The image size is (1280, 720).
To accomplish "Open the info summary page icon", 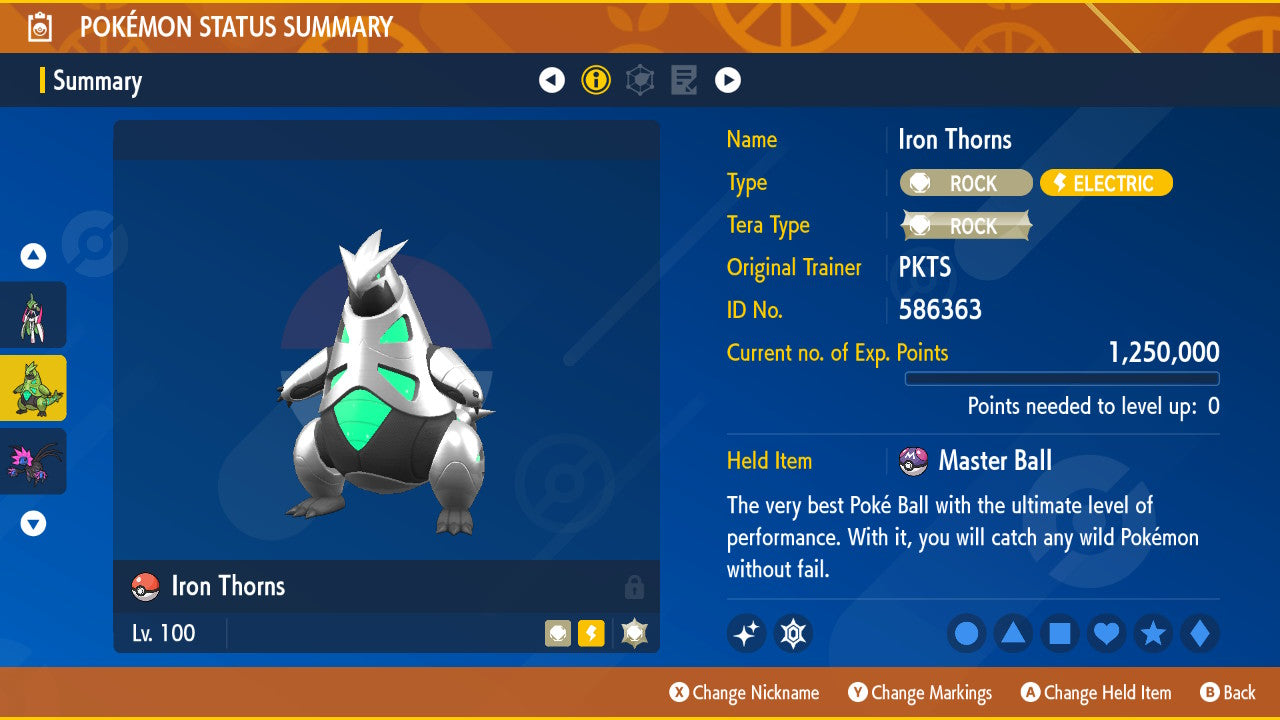I will point(596,79).
